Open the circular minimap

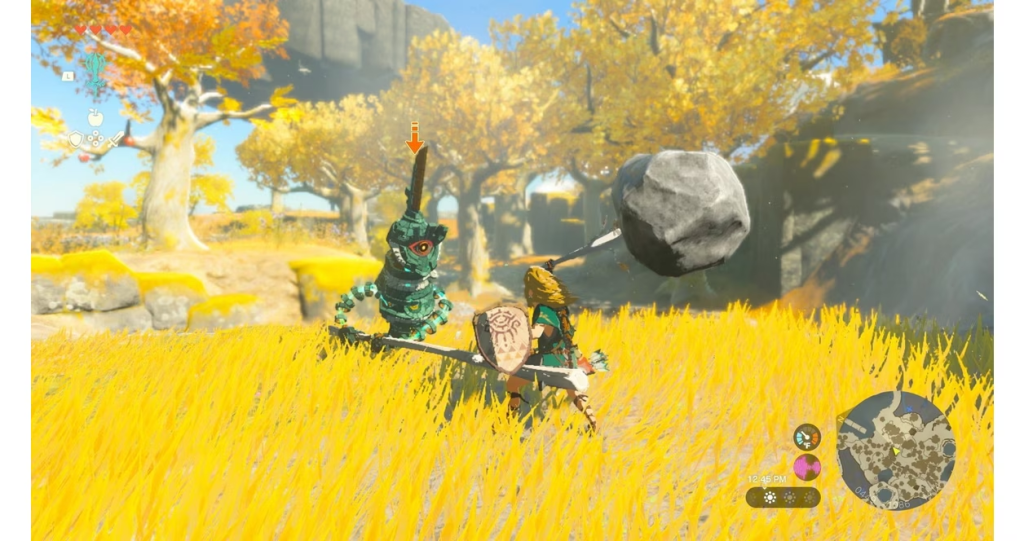click(895, 450)
